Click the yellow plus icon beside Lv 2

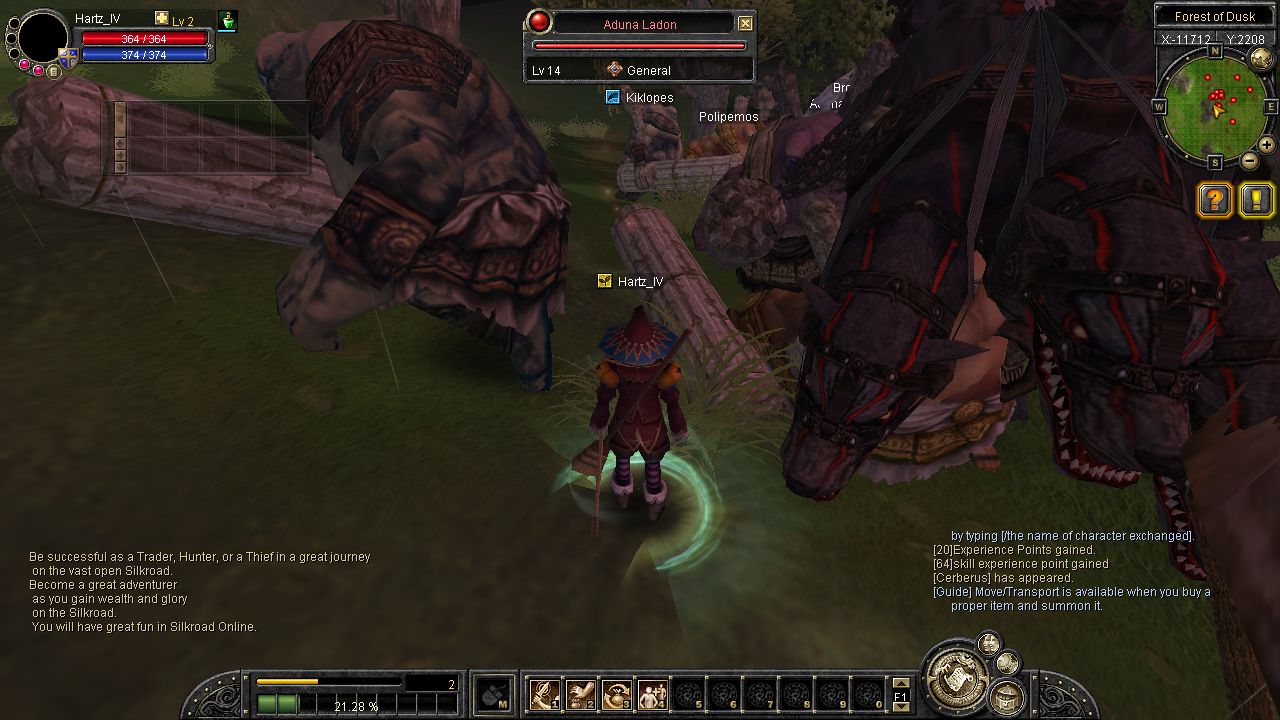click(162, 19)
